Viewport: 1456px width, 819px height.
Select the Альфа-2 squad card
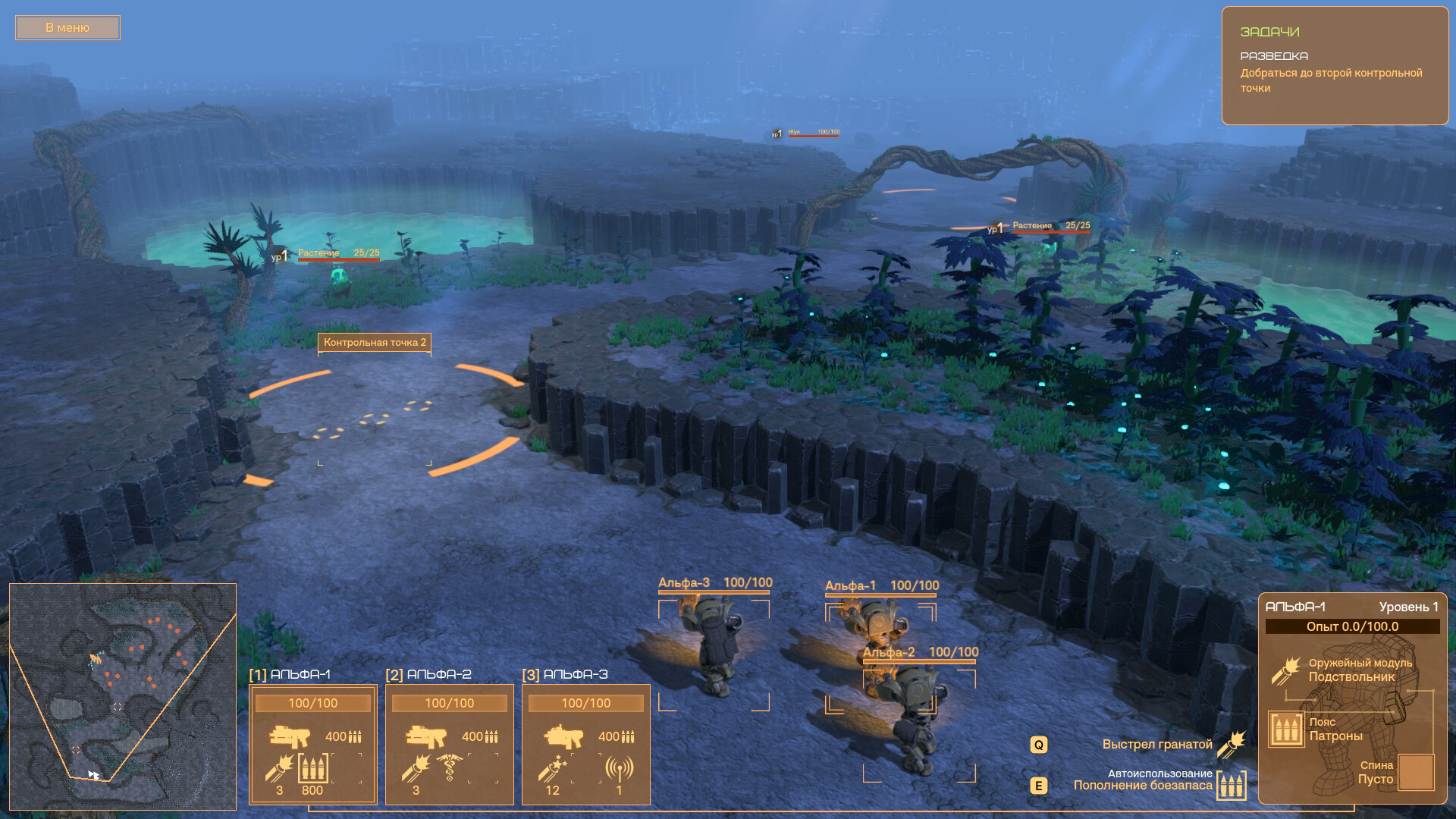tap(449, 743)
